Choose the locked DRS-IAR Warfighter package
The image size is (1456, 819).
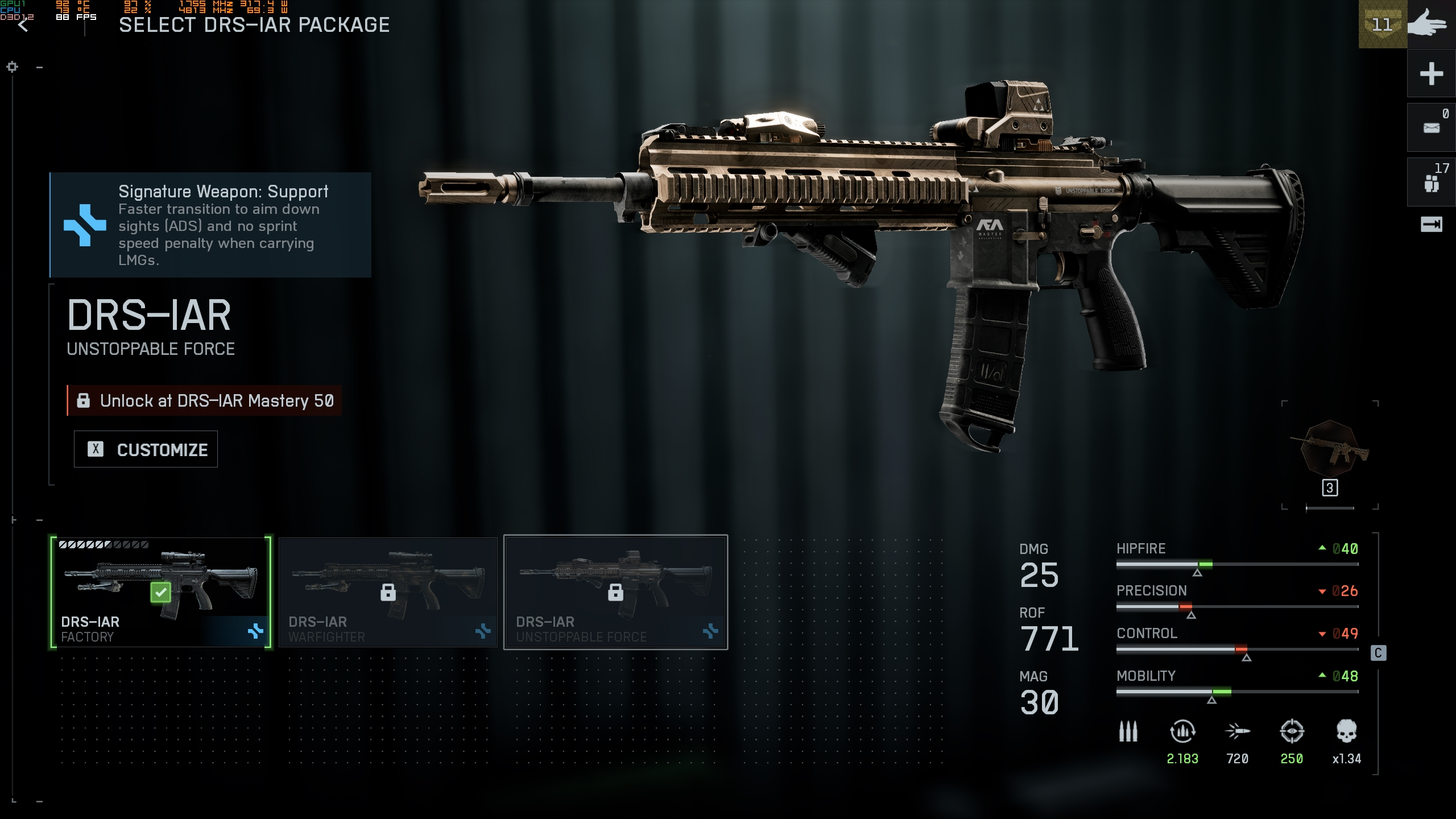tap(388, 591)
